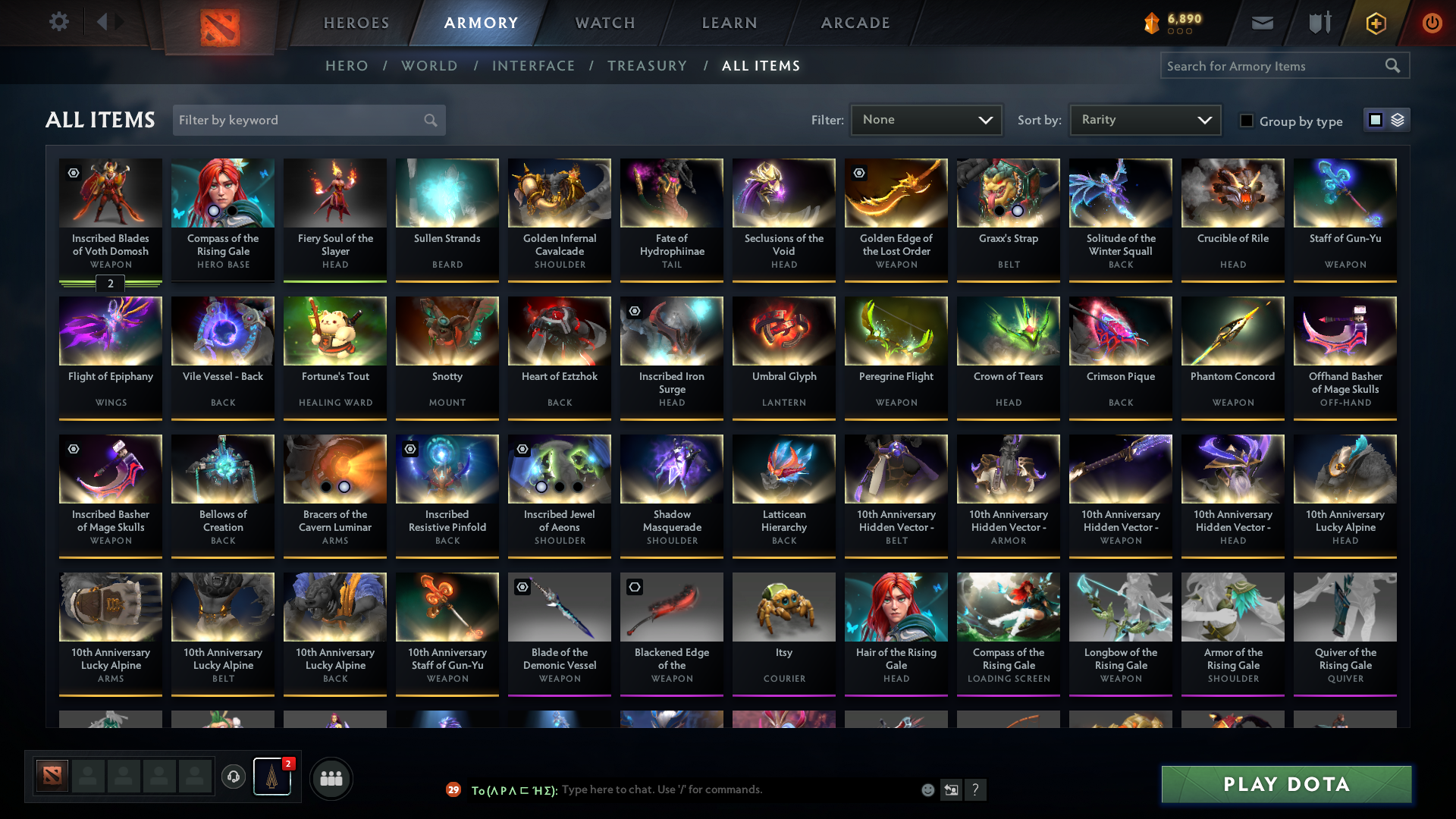The image size is (1456, 819).
Task: Open Dota 2 settings gear
Action: 59,22
